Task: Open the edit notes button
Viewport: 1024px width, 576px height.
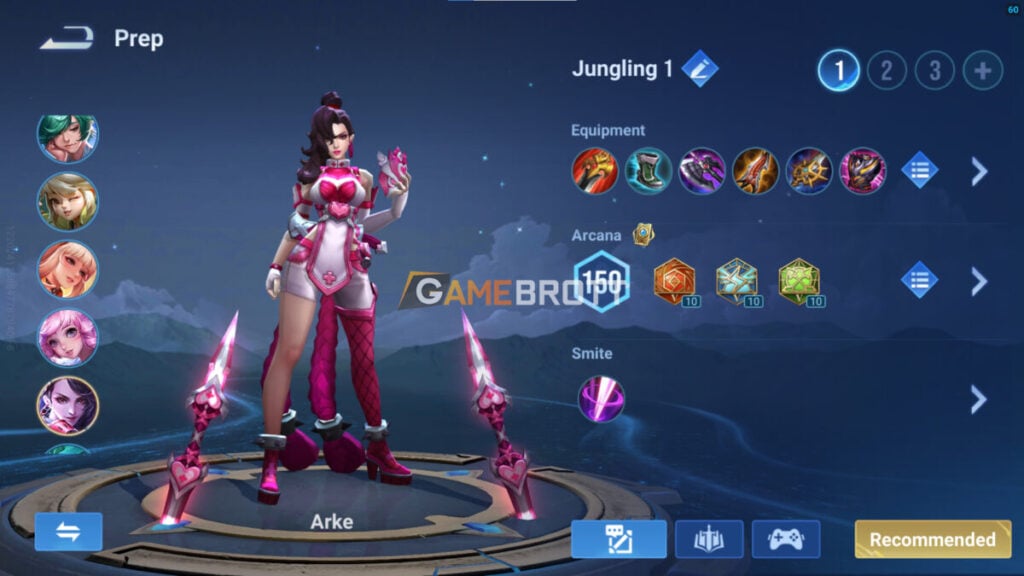Action: (619, 539)
